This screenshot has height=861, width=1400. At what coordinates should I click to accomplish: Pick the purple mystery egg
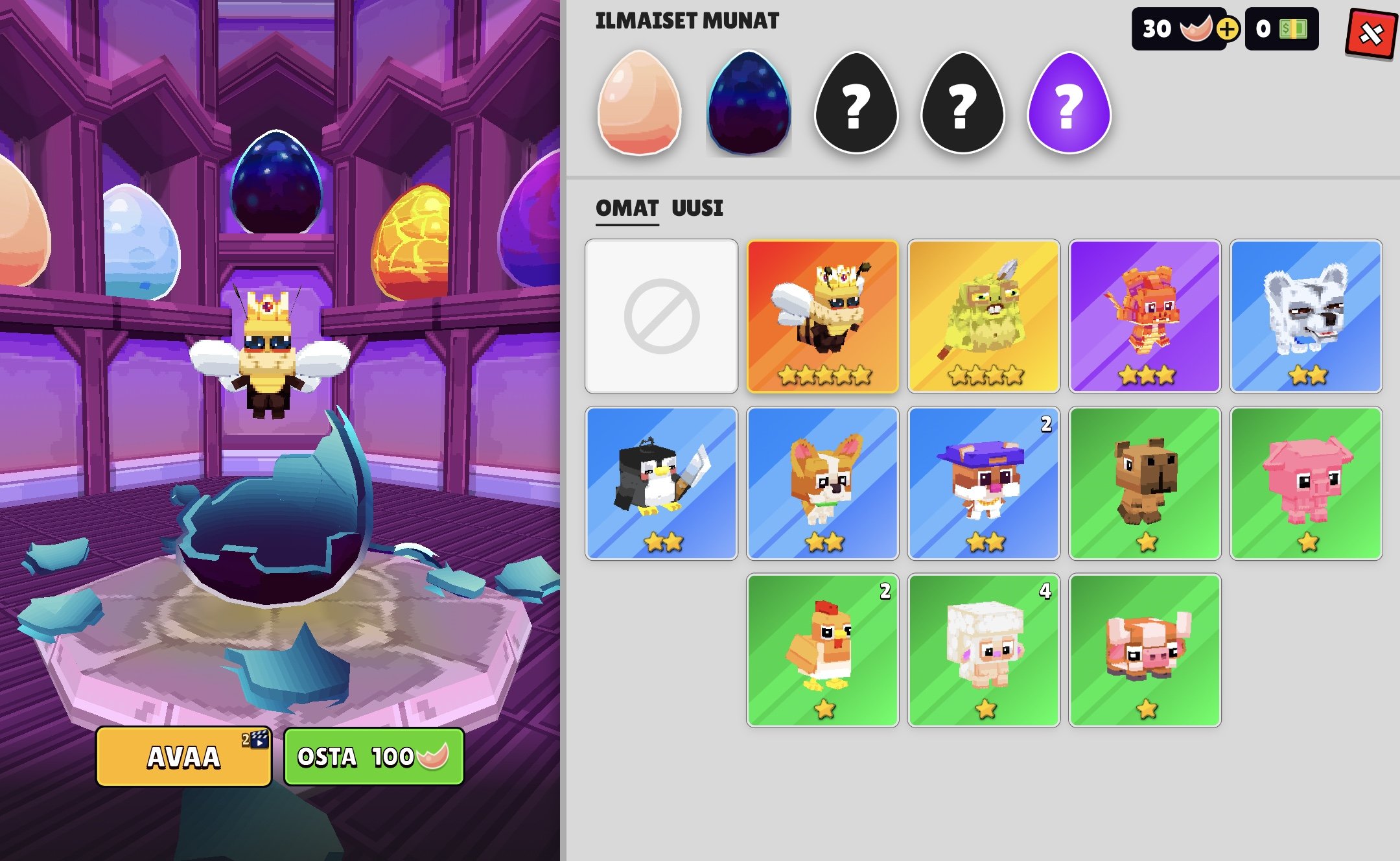(1069, 104)
